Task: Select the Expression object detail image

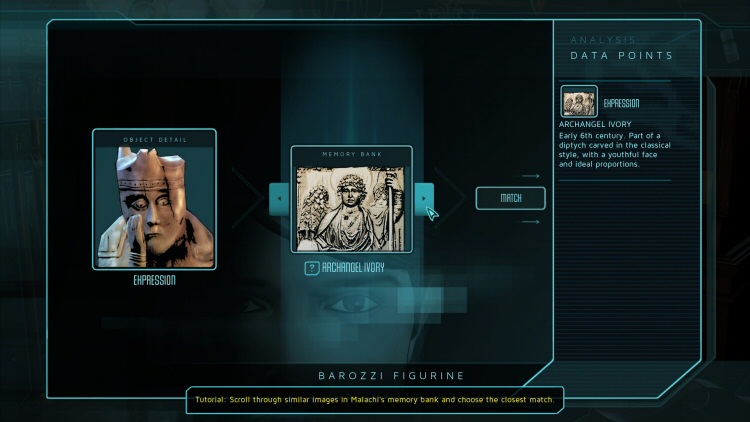Action: pyautogui.click(x=154, y=205)
